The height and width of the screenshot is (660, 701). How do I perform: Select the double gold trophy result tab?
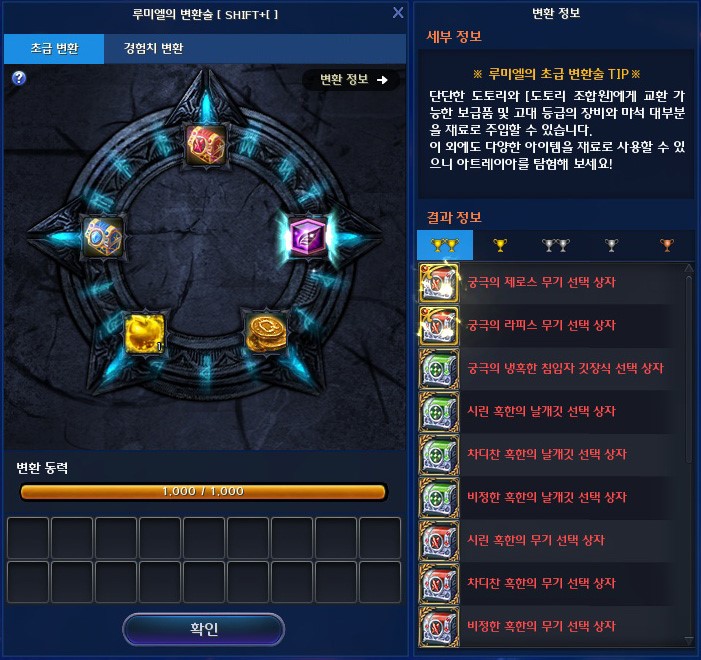[x=444, y=245]
